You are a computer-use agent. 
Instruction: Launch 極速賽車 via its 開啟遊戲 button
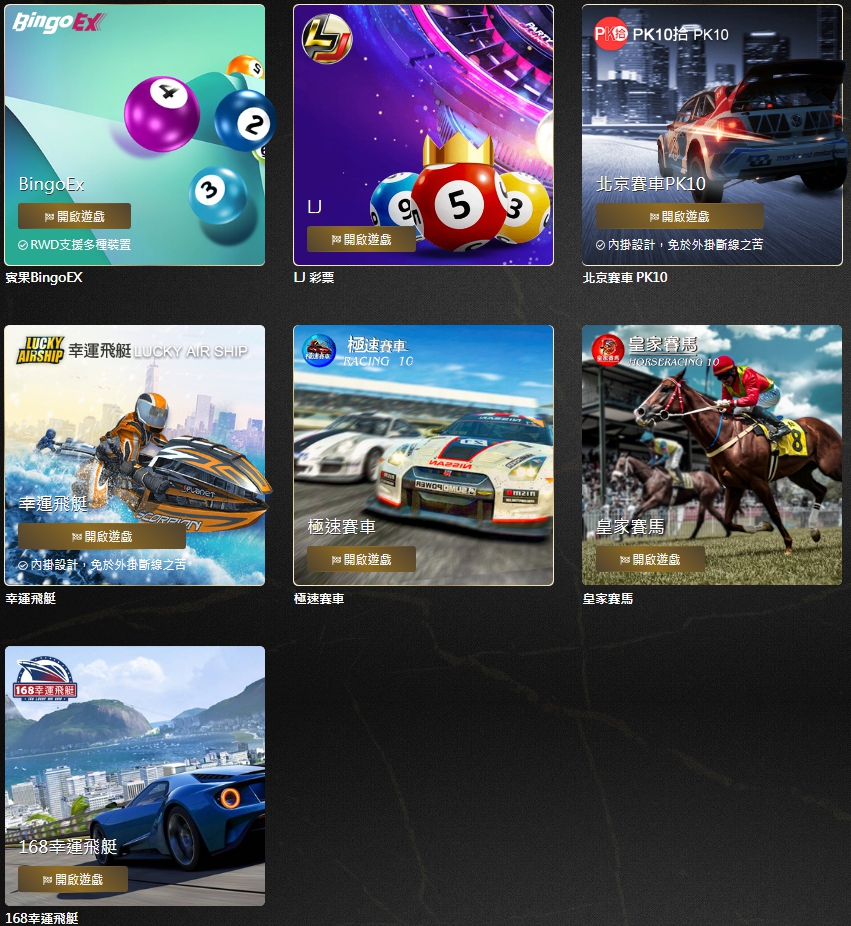click(x=361, y=559)
